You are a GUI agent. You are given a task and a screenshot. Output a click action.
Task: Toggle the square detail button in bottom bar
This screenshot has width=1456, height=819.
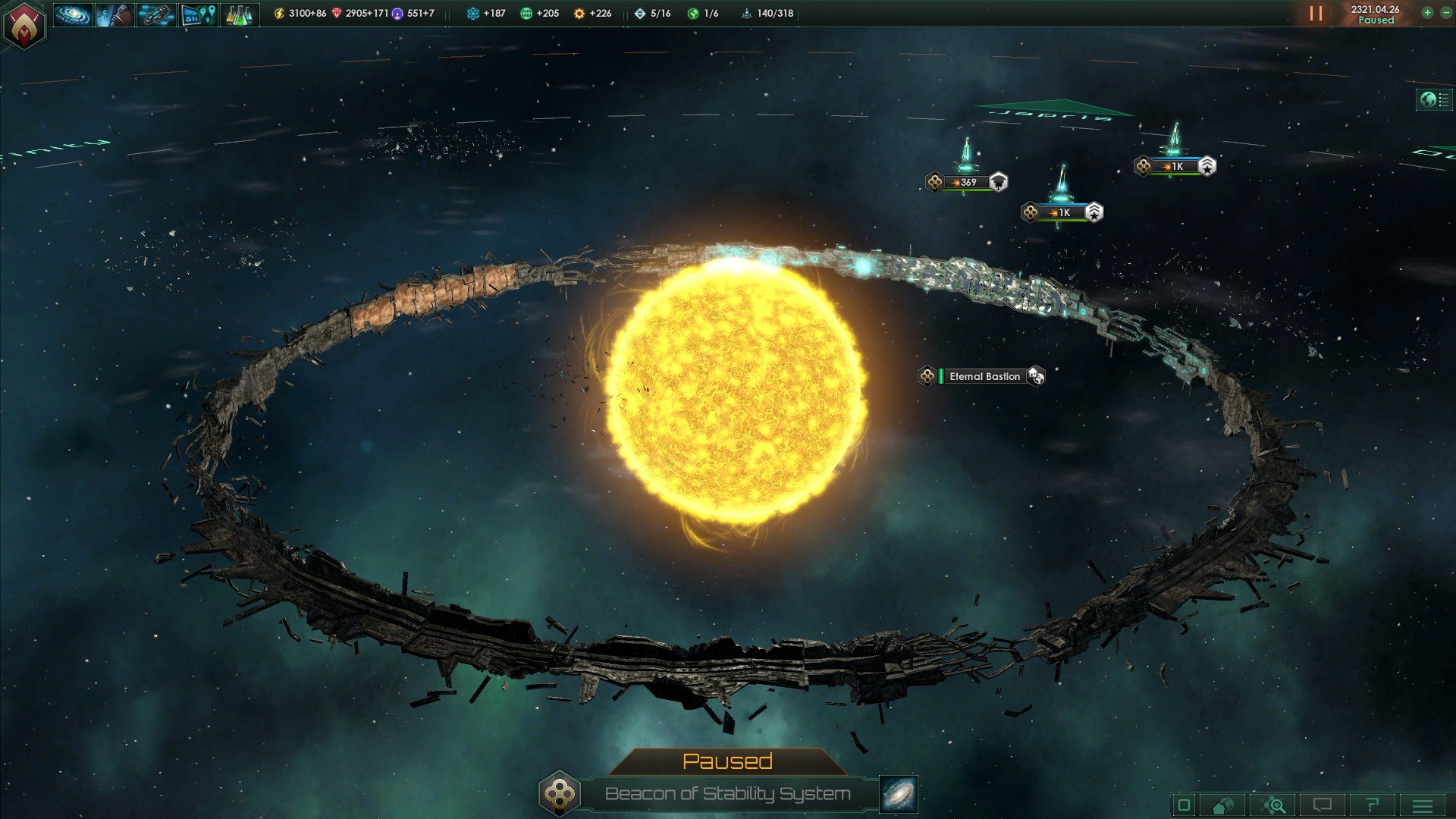coord(1184,805)
